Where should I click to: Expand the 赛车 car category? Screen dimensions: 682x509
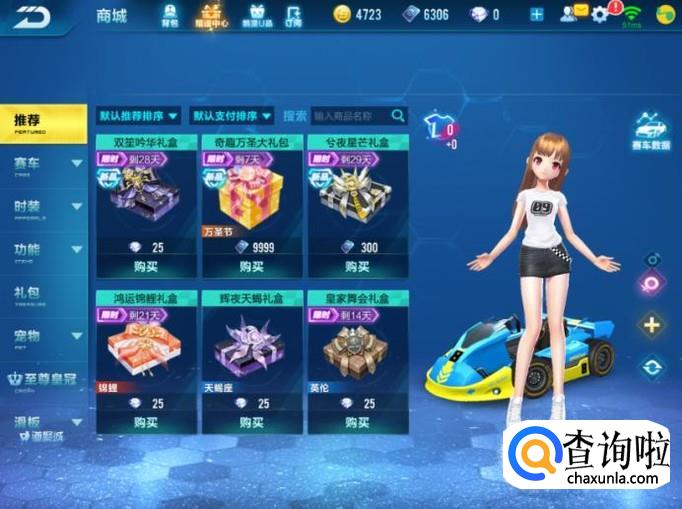click(x=44, y=163)
